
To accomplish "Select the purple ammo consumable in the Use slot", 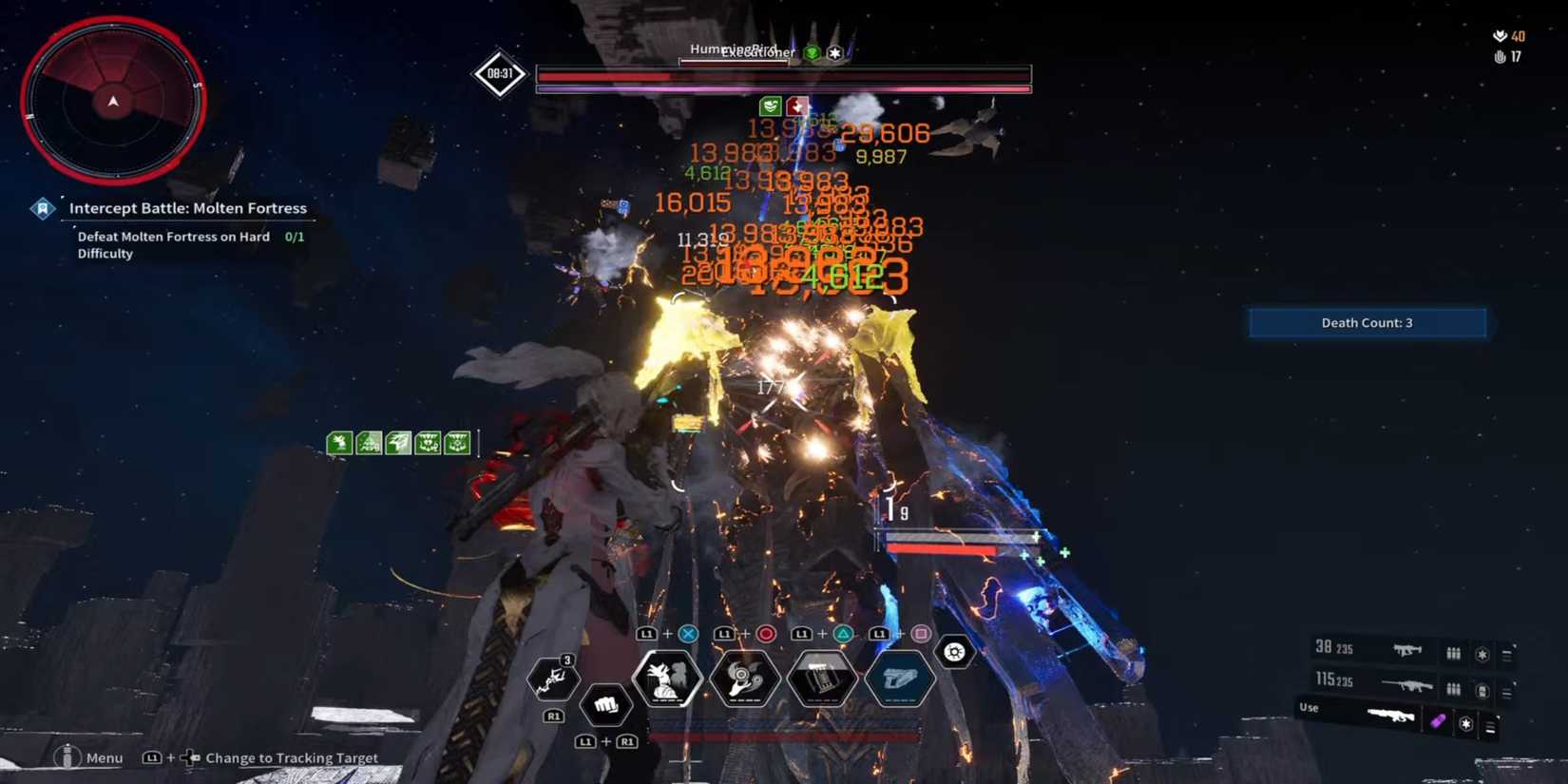I will click(1439, 721).
